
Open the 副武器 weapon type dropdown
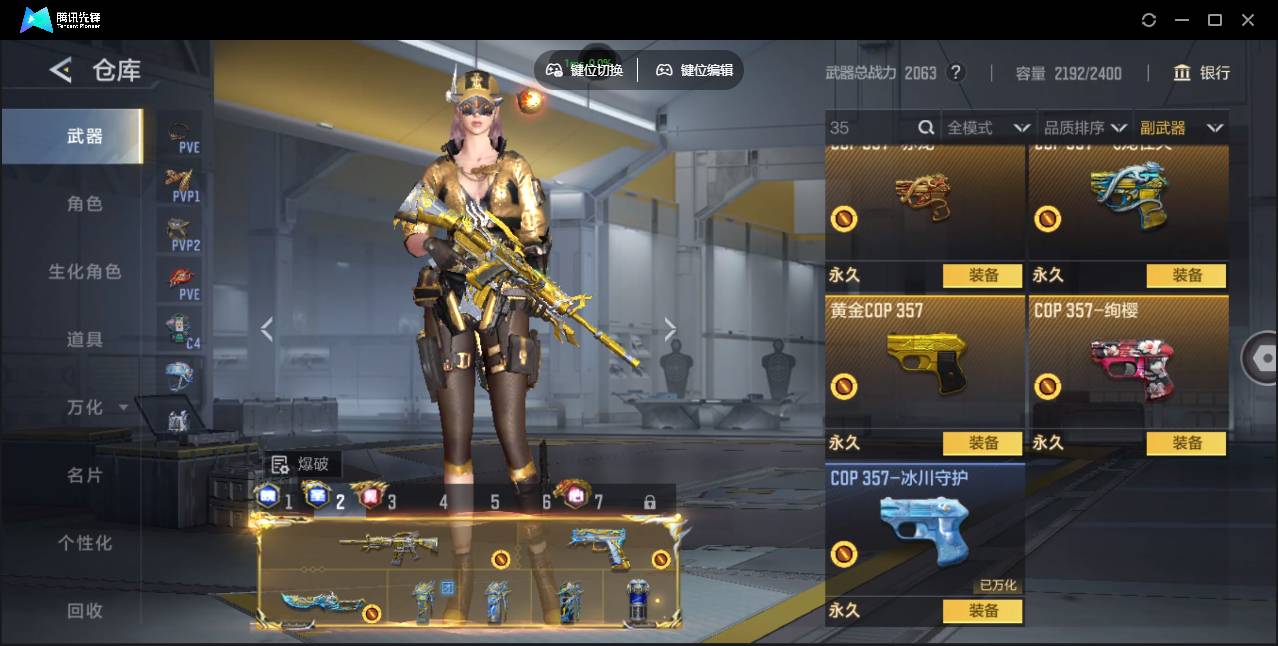coord(1181,128)
